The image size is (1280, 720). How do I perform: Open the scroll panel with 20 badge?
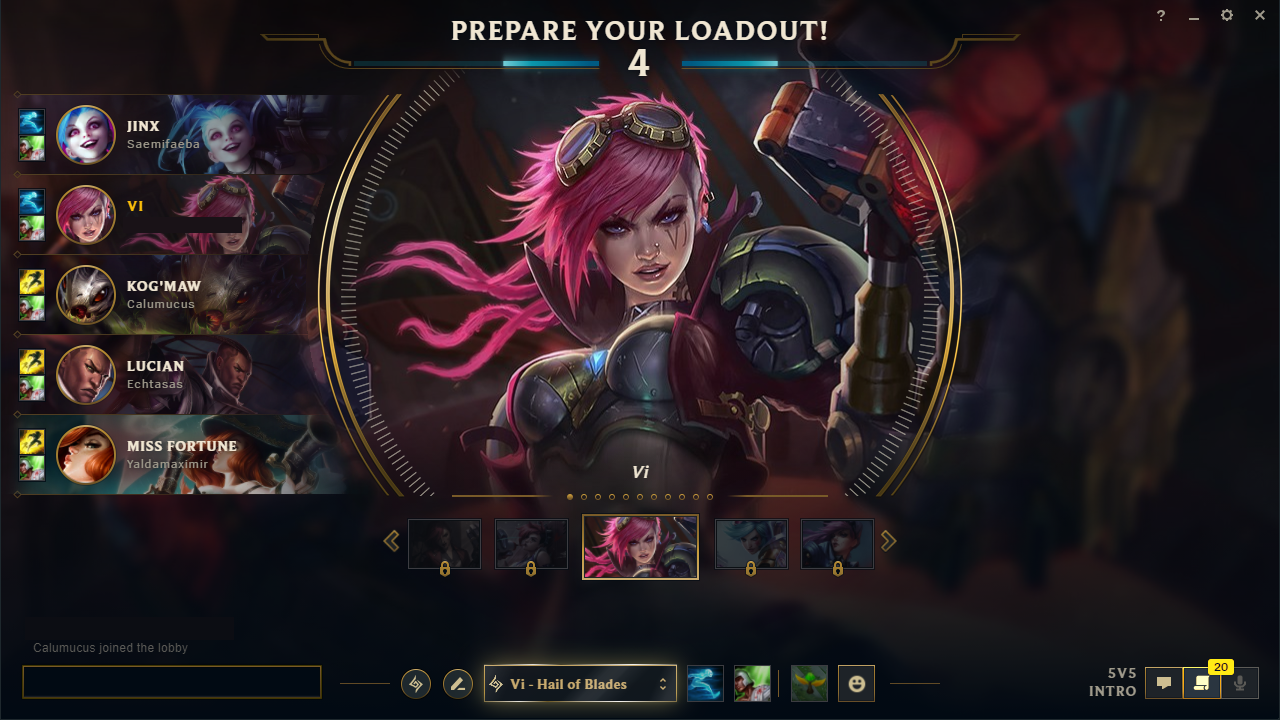click(1202, 684)
